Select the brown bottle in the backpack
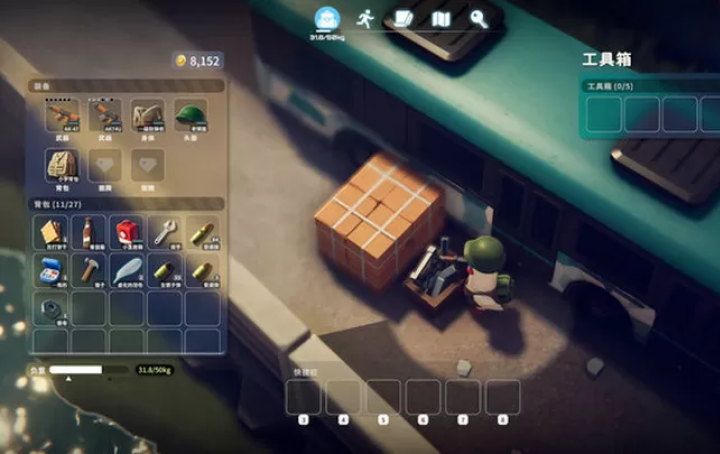 point(88,232)
